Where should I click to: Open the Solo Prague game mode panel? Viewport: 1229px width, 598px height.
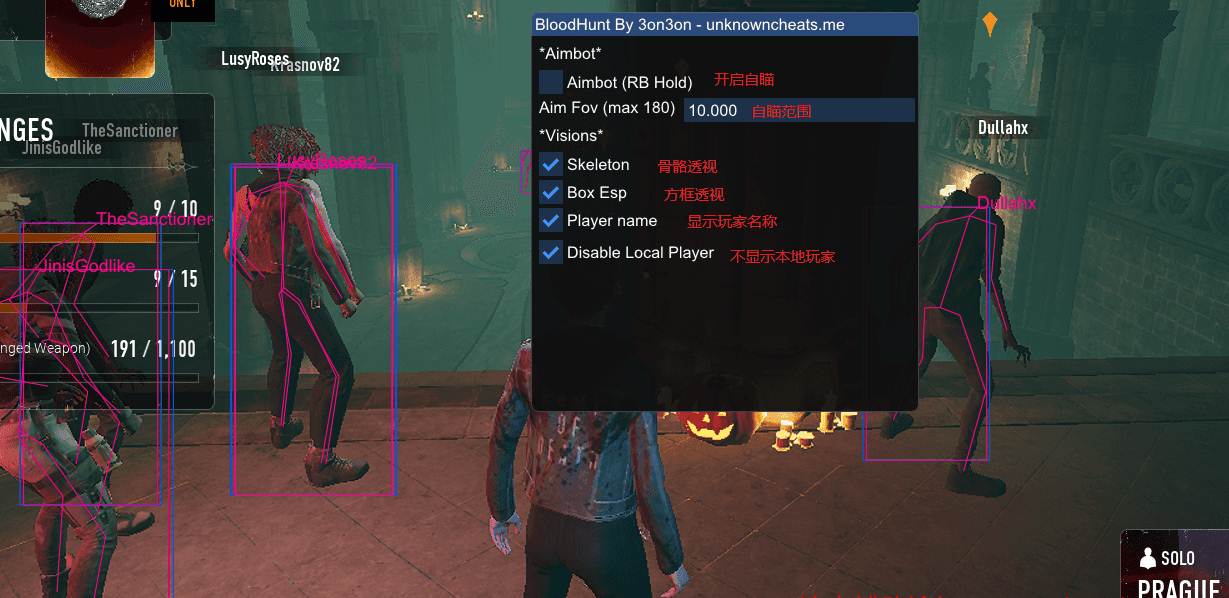(1174, 566)
